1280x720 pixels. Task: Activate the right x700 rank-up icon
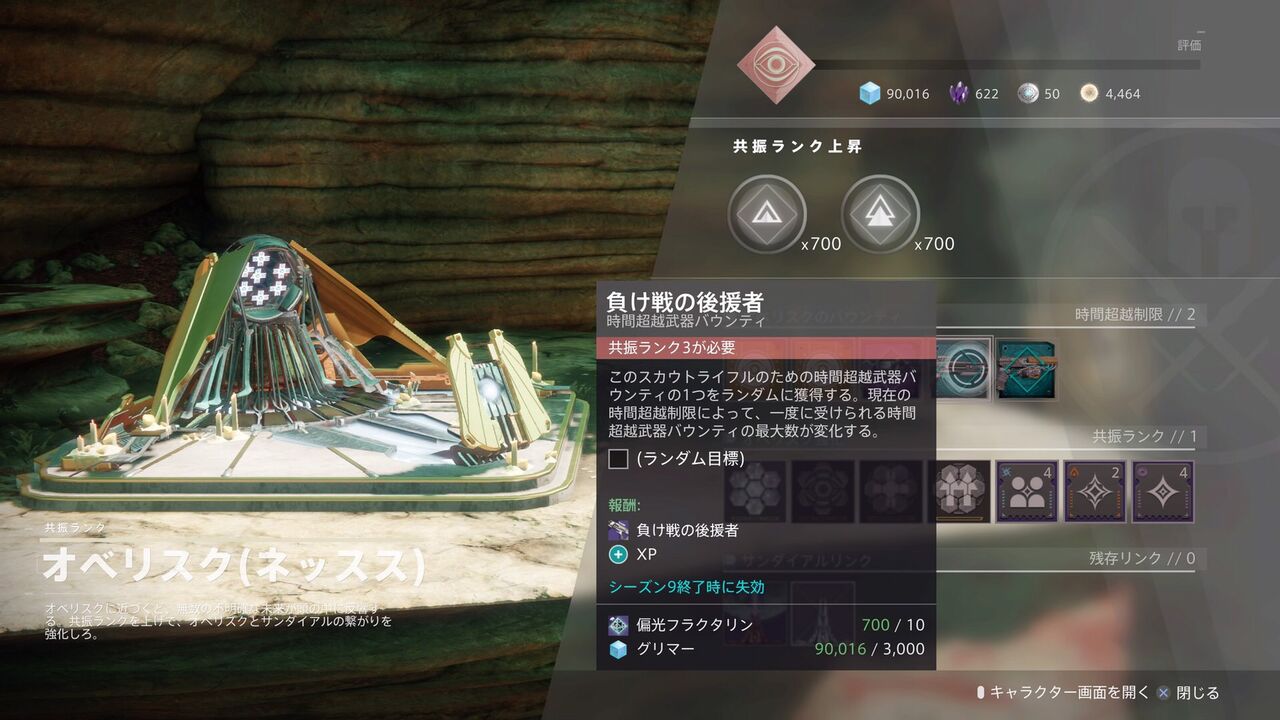[881, 213]
